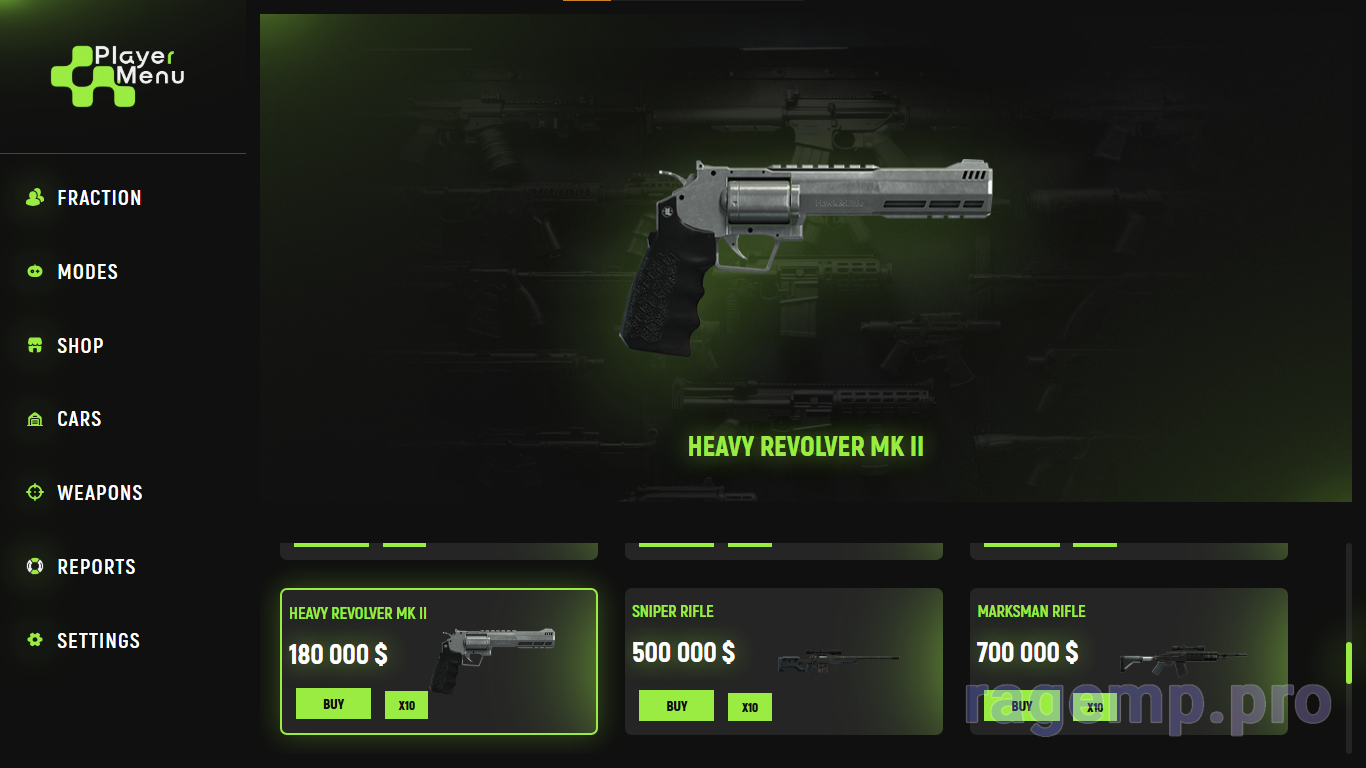Select Modes in the sidebar
This screenshot has height=768, width=1366.
87,272
